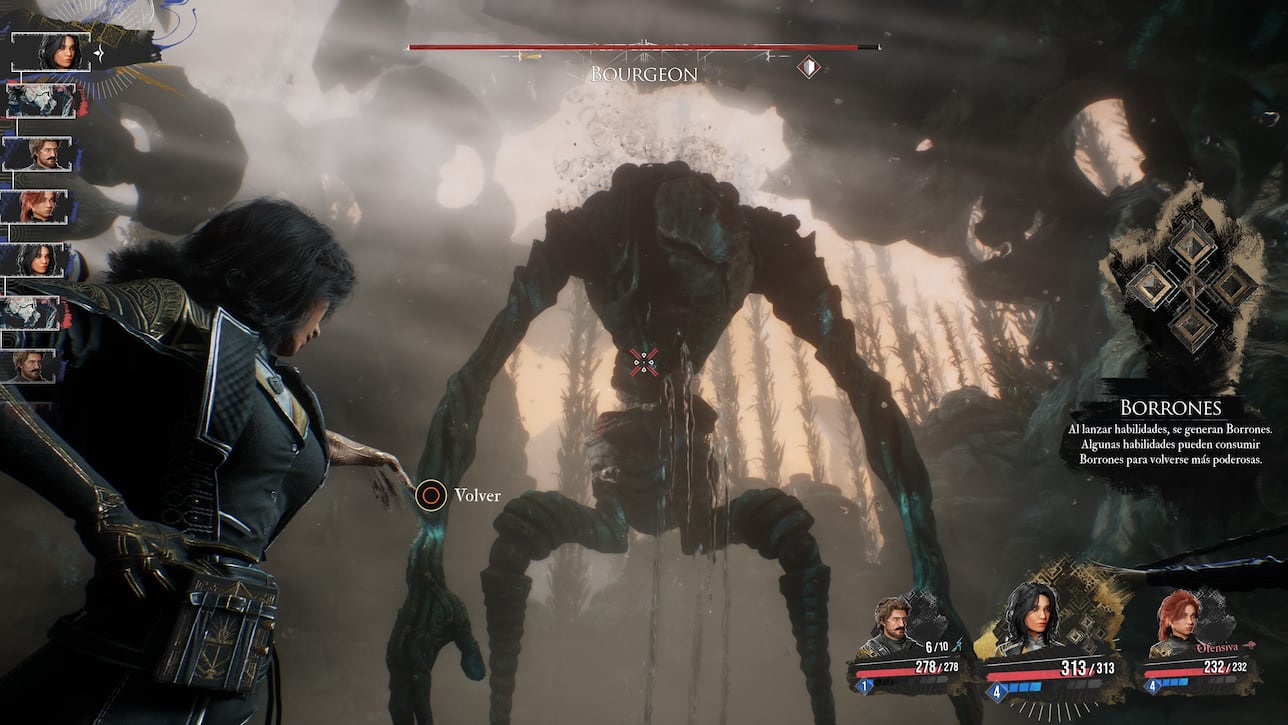Click Gustave's blue level 1 diamond badge
Image resolution: width=1288 pixels, height=725 pixels.
pyautogui.click(x=864, y=686)
